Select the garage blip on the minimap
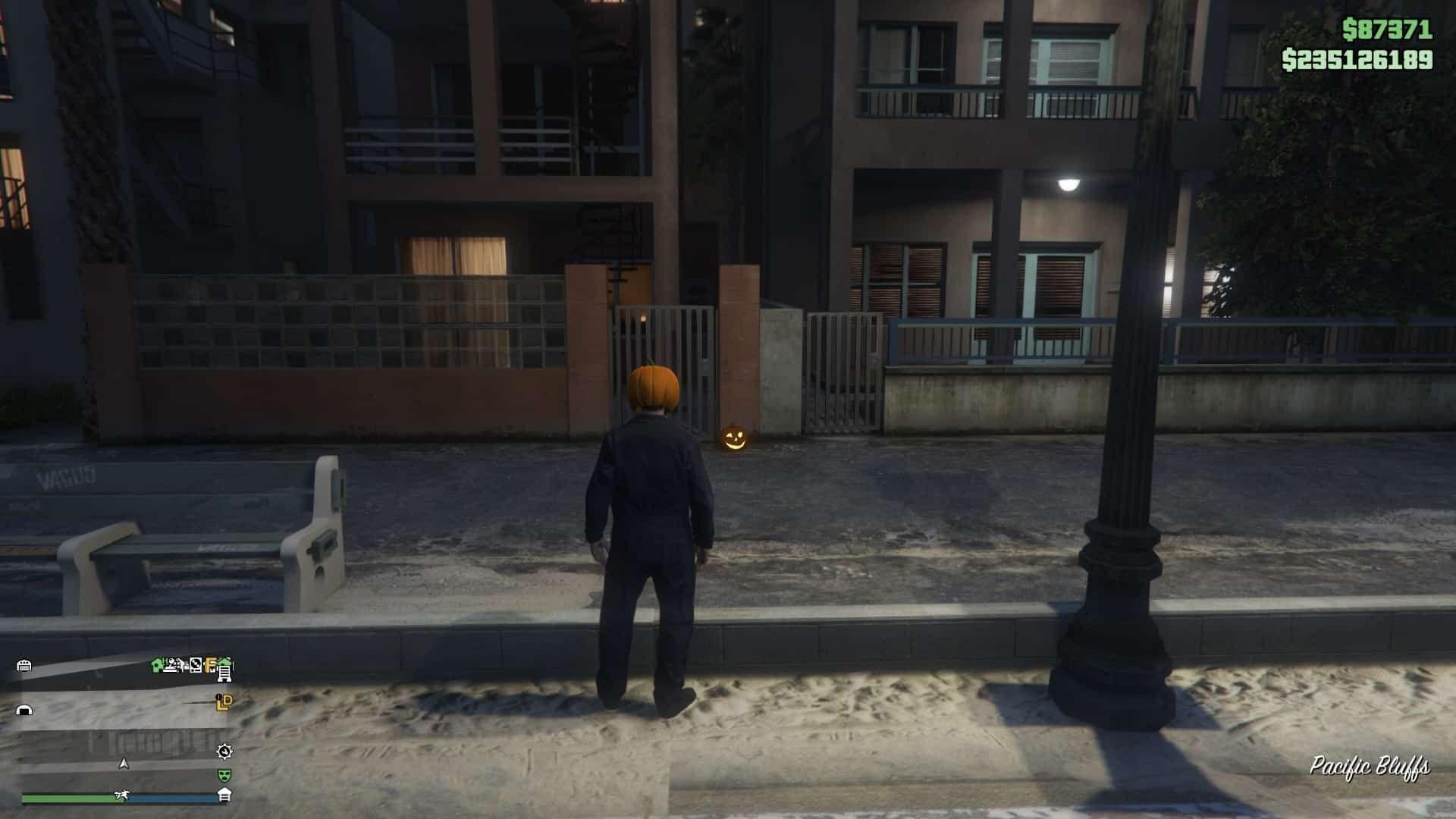This screenshot has height=819, width=1456. click(24, 665)
